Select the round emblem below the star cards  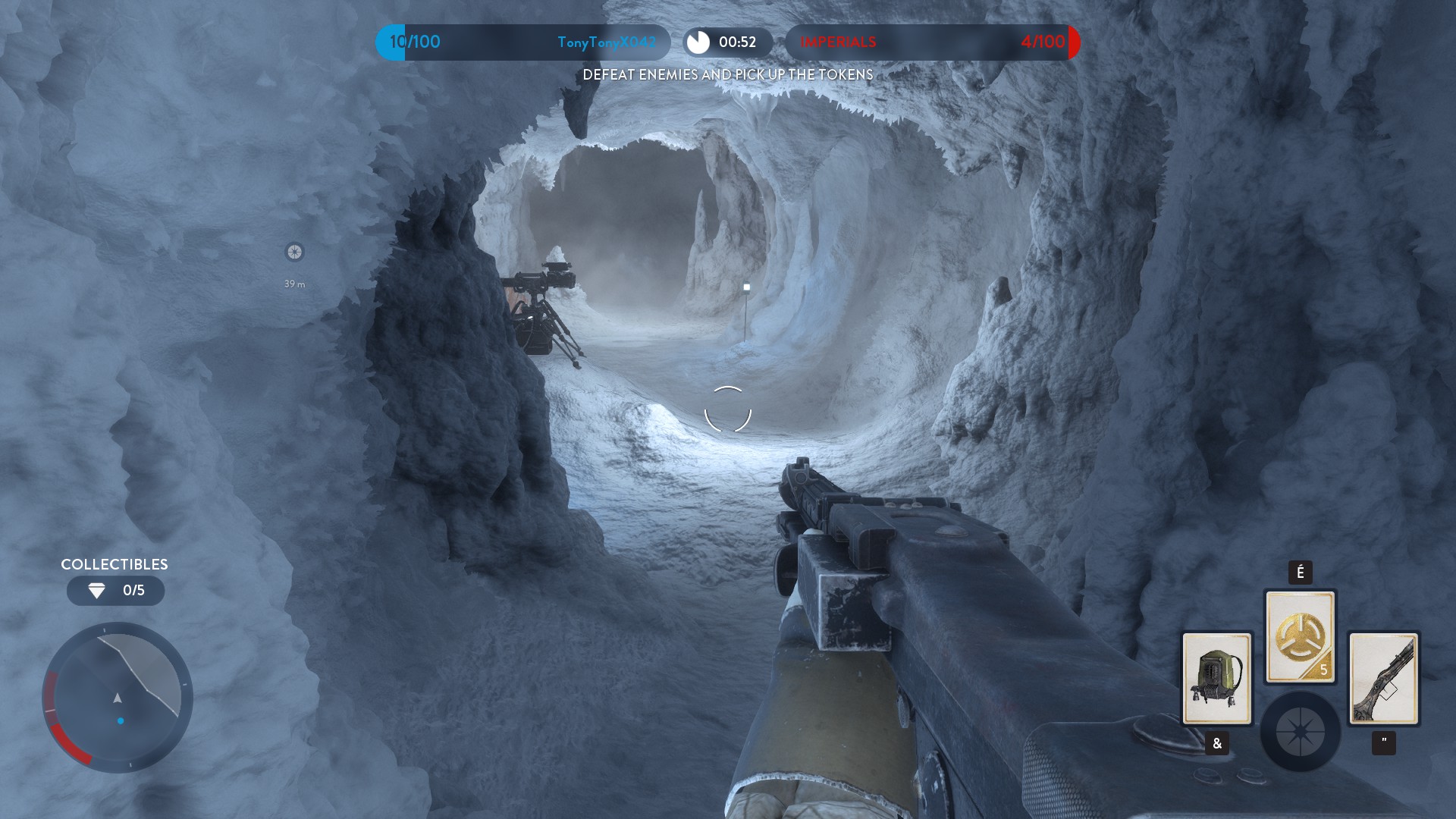1300,732
